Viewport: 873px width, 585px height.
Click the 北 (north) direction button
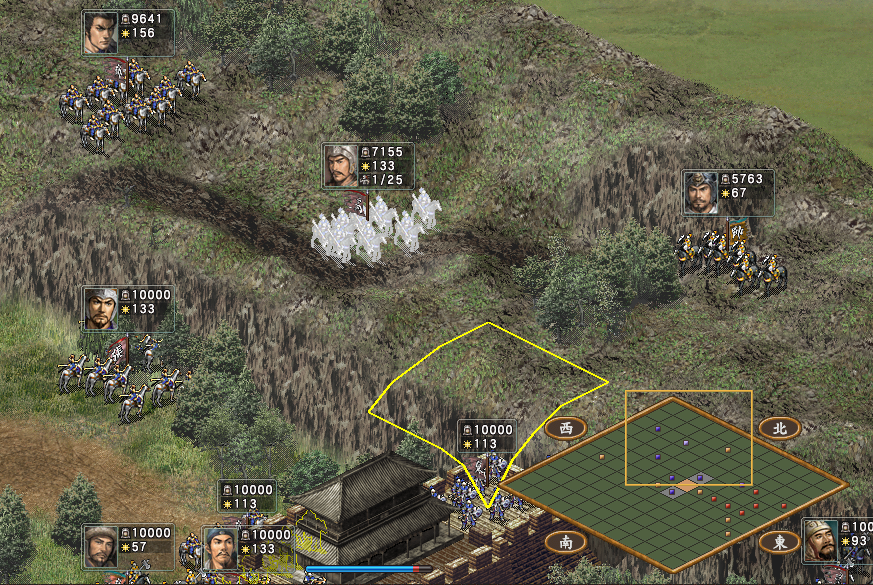[x=780, y=428]
